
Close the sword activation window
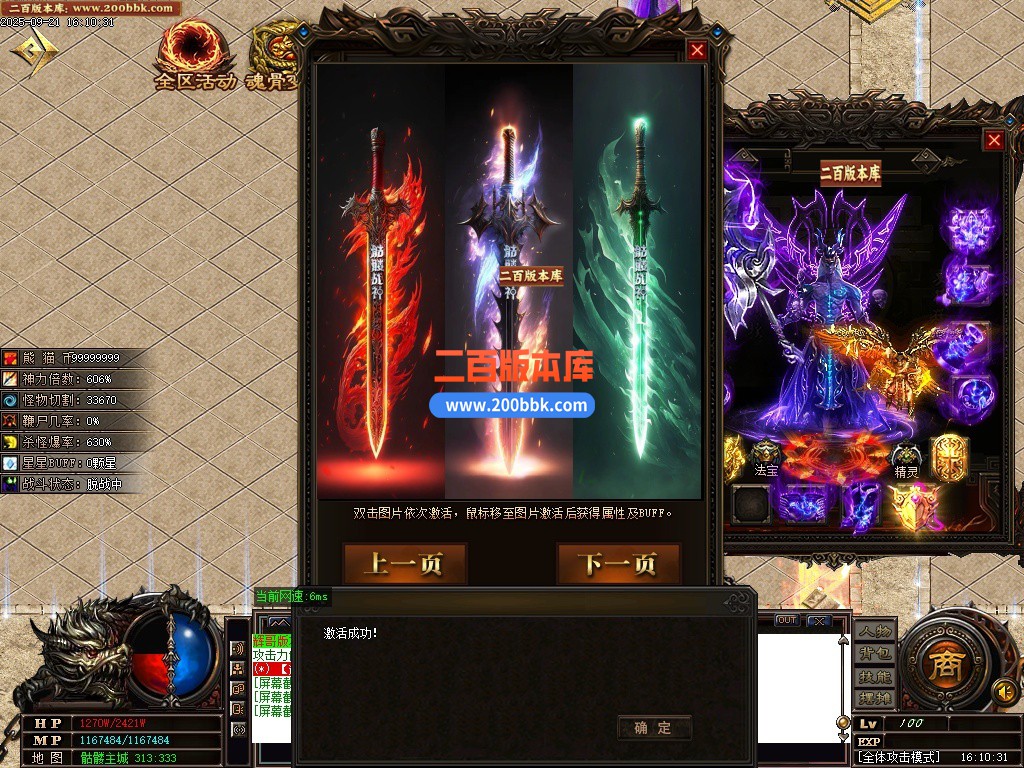click(697, 51)
